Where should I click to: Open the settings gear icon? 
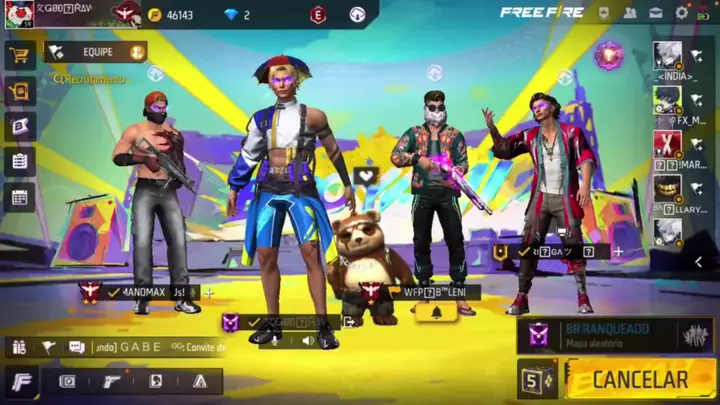(x=681, y=13)
